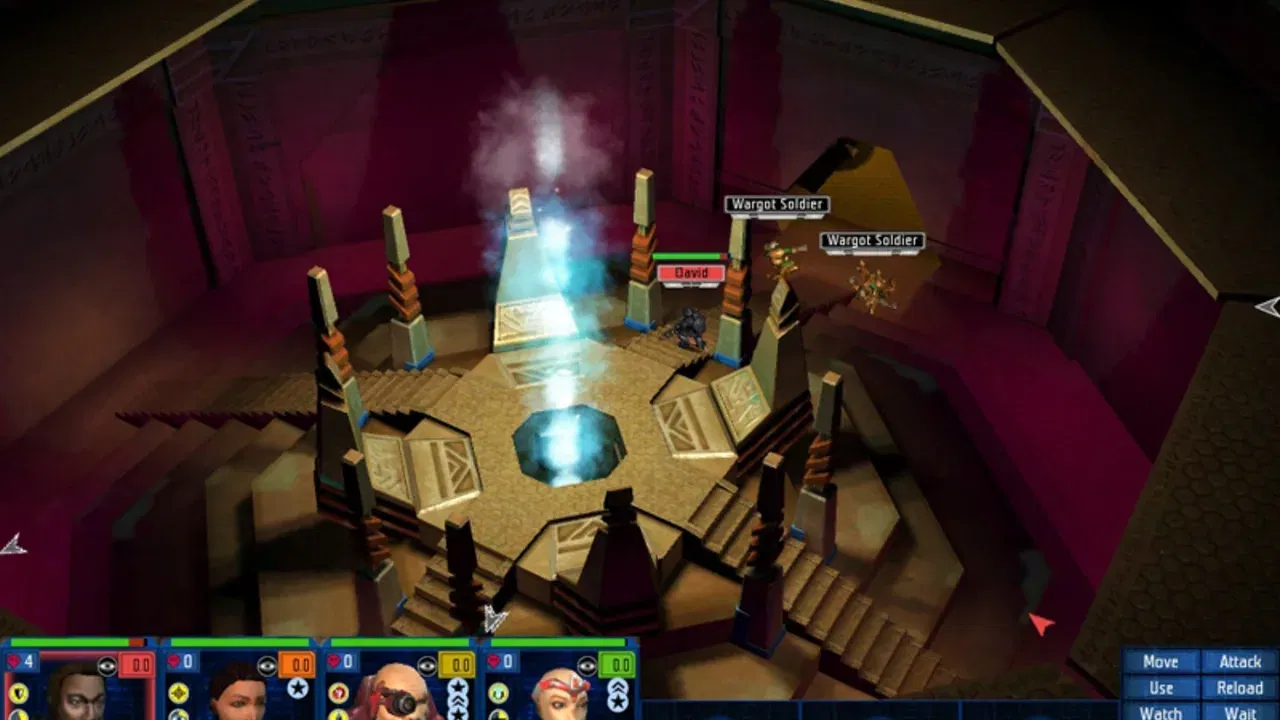This screenshot has width=1280, height=720.
Task: Toggle the eye icon on the red-framed portrait
Action: (107, 665)
